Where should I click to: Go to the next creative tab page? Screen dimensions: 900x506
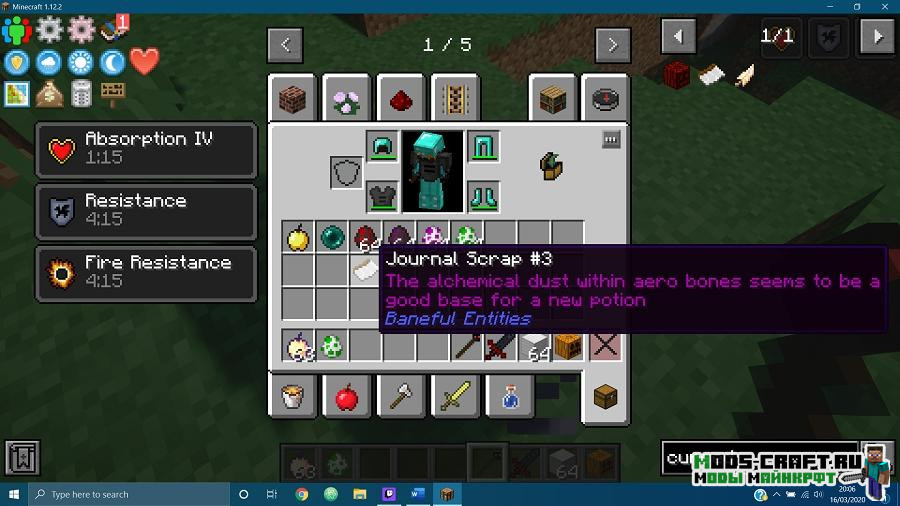[x=612, y=45]
